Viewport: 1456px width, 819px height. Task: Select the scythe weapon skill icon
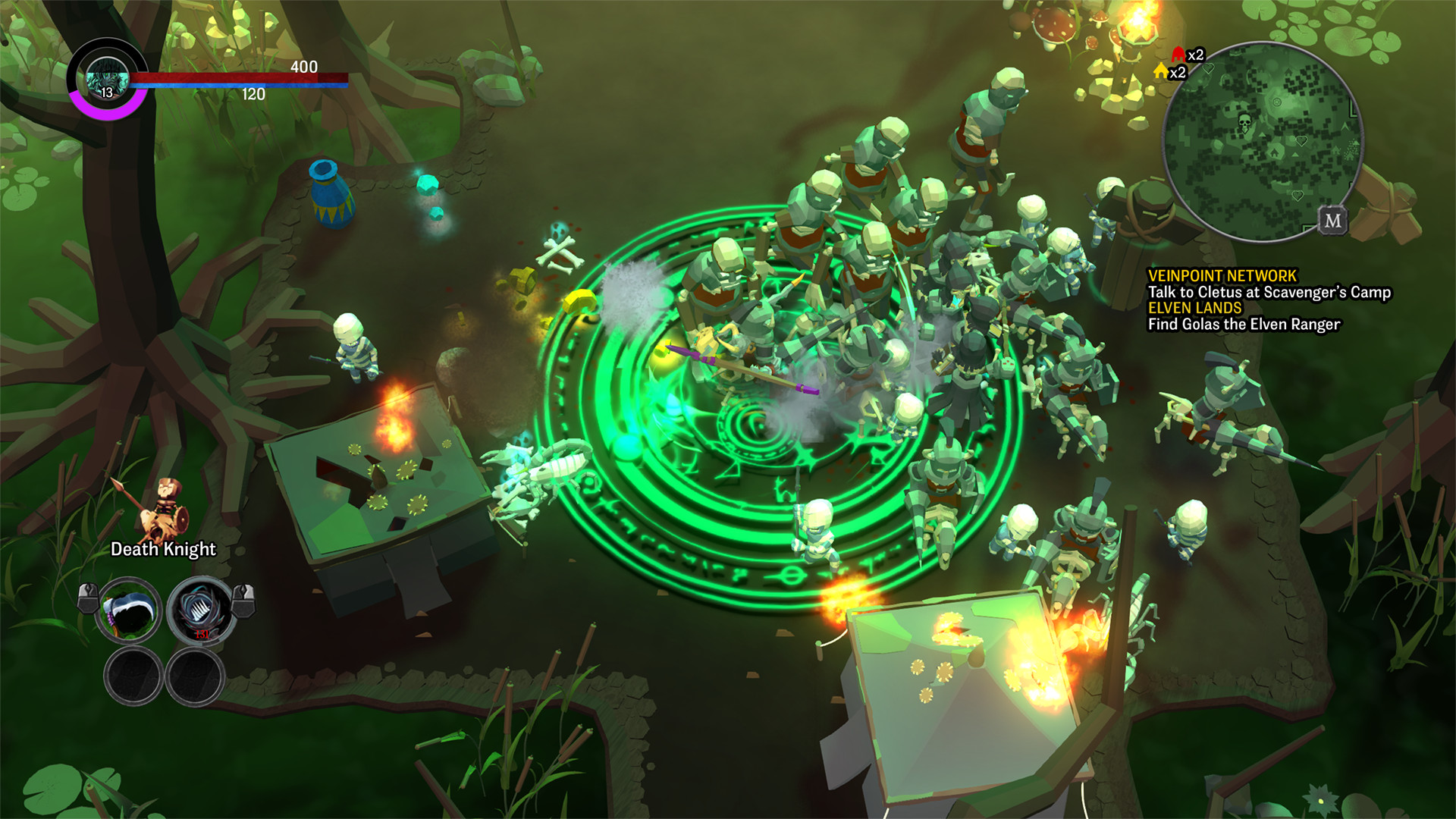click(128, 611)
